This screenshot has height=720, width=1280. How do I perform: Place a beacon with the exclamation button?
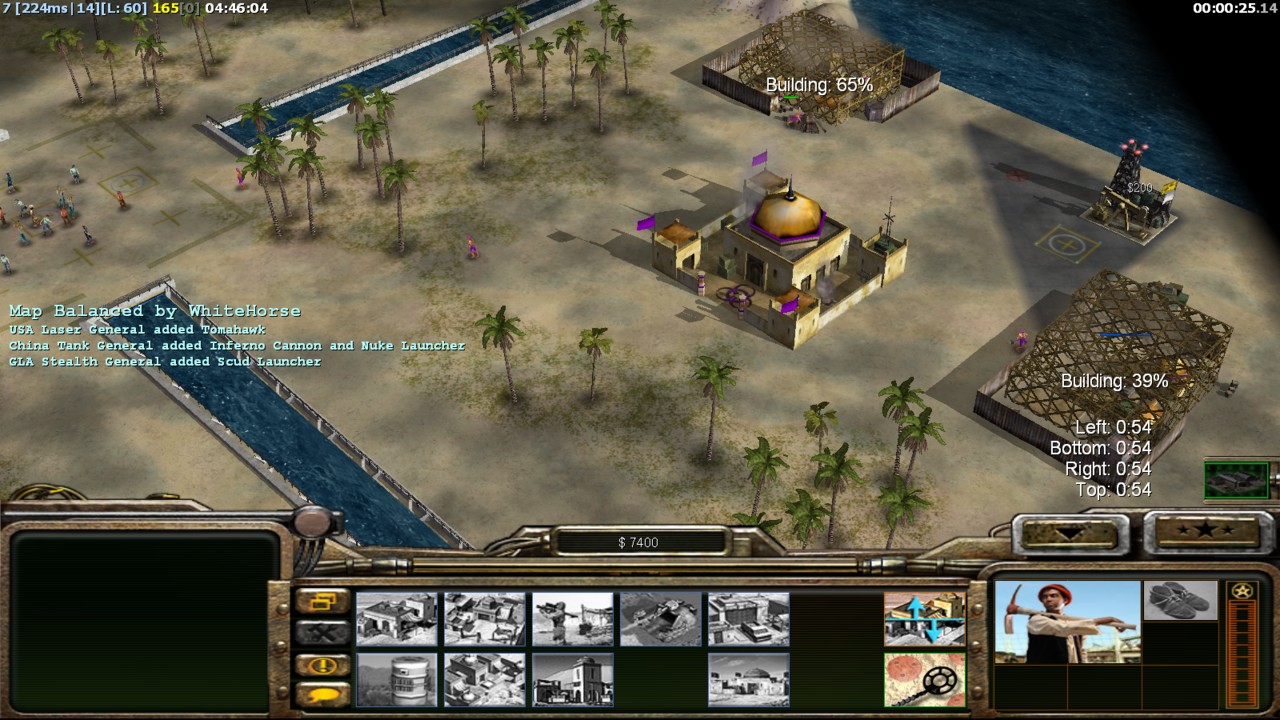pos(322,665)
